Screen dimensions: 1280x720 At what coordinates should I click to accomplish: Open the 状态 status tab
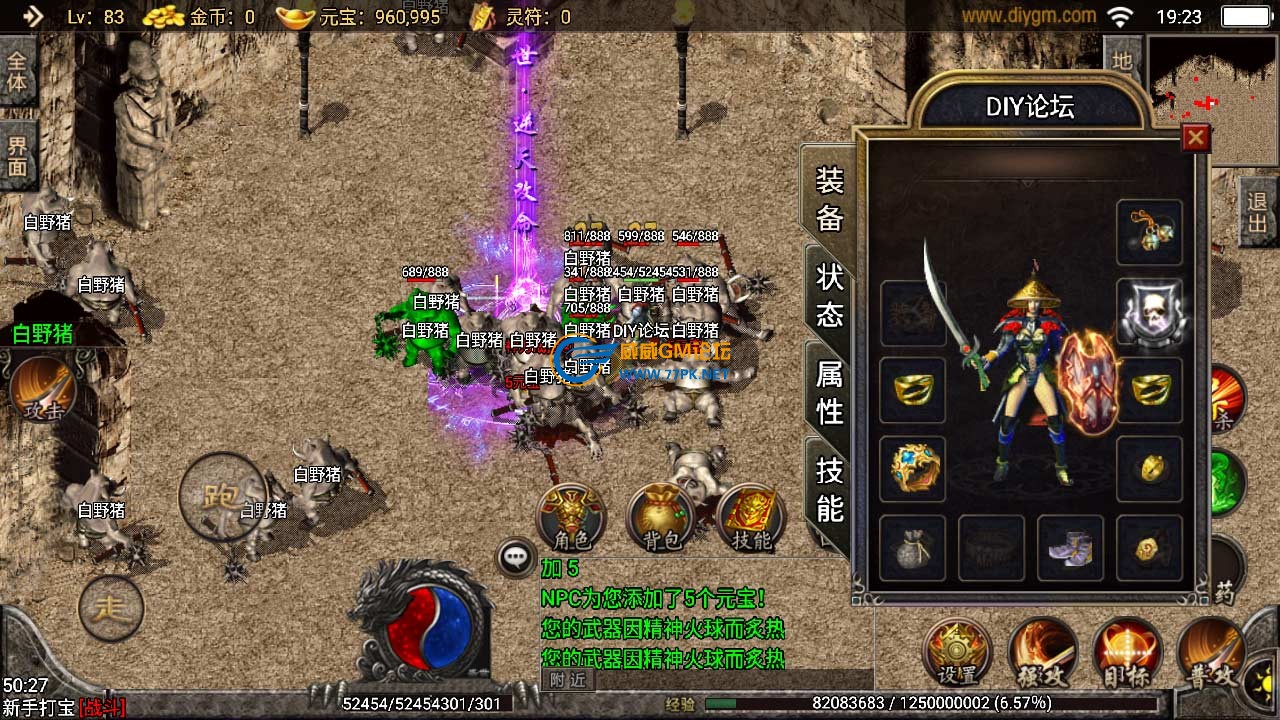point(830,295)
